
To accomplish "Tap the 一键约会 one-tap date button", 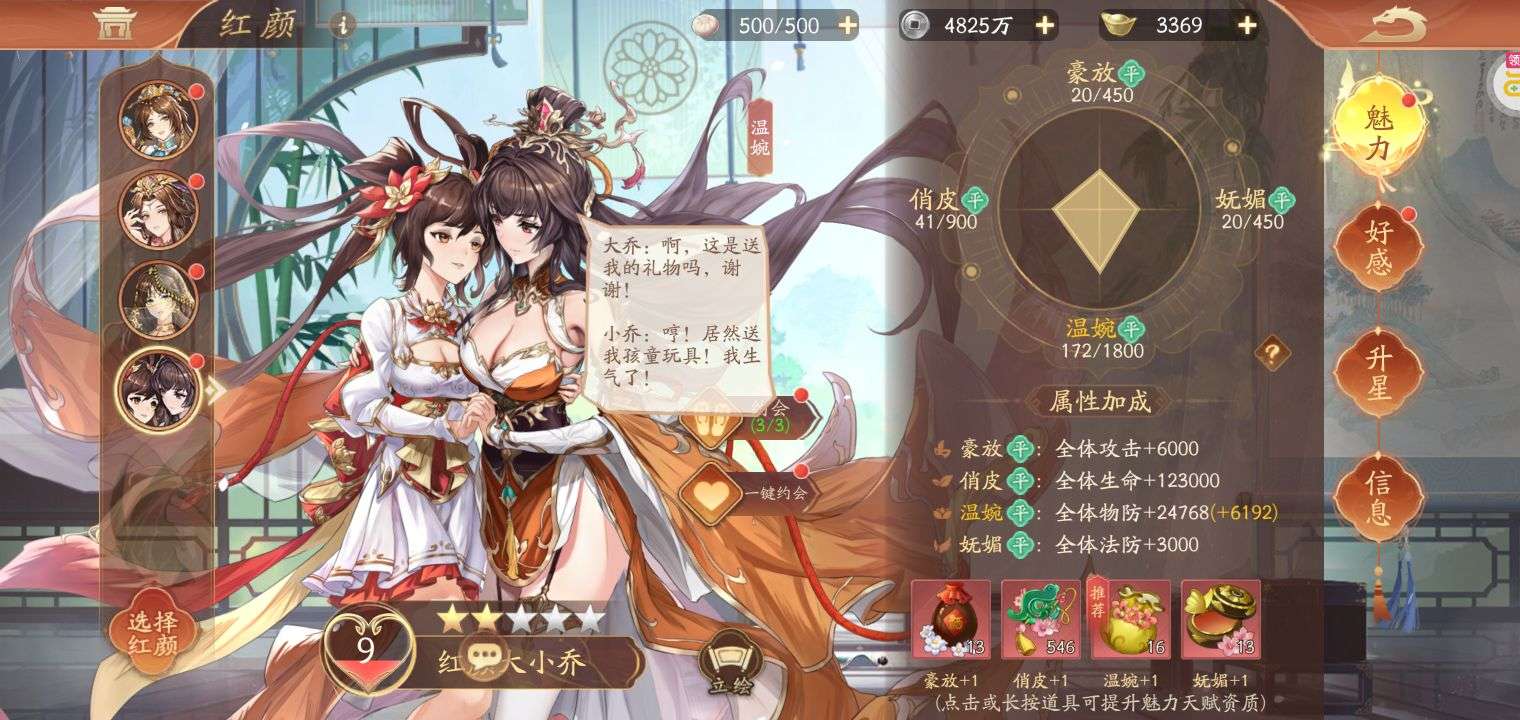I will tap(748, 493).
